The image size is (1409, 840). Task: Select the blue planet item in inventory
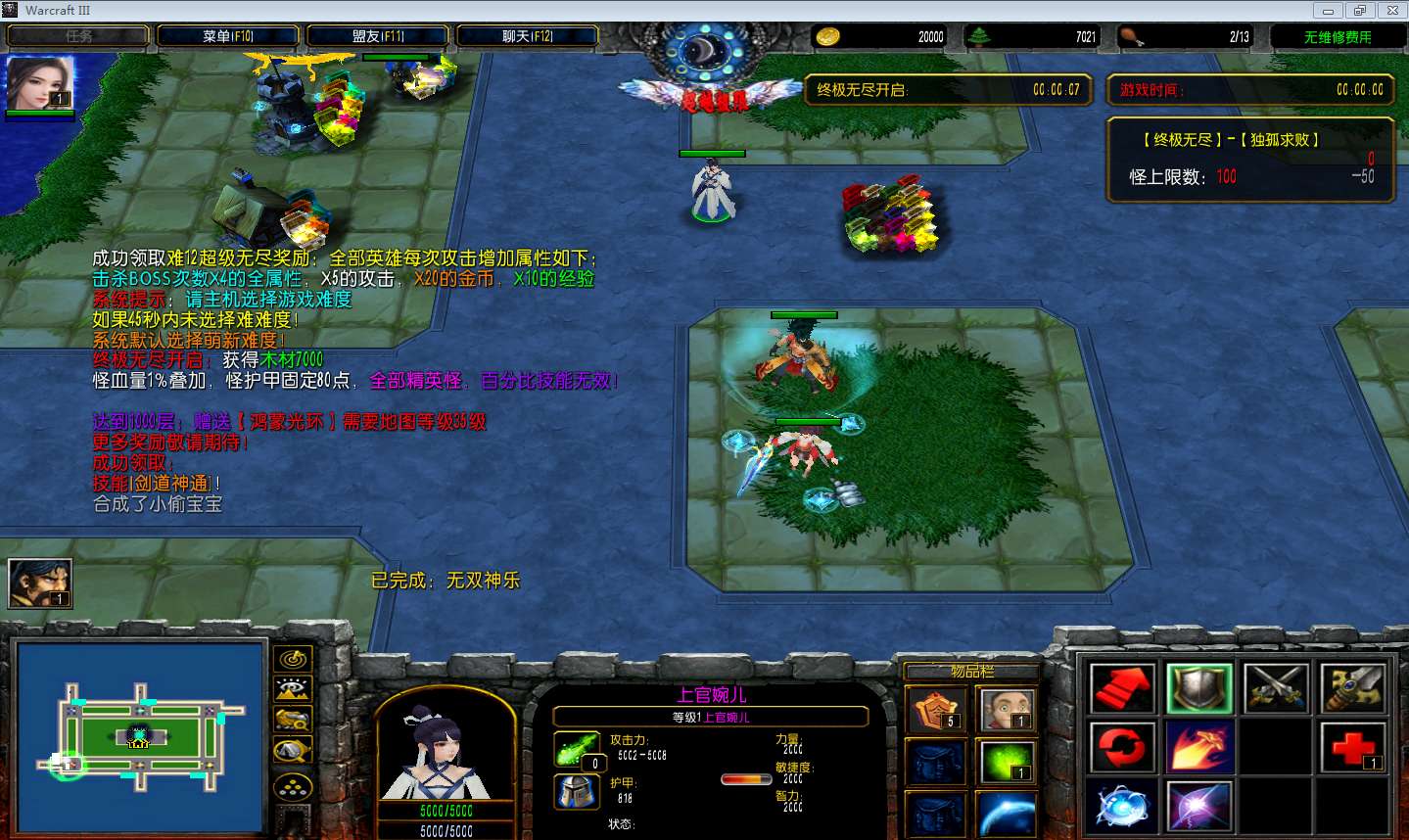click(x=1007, y=815)
